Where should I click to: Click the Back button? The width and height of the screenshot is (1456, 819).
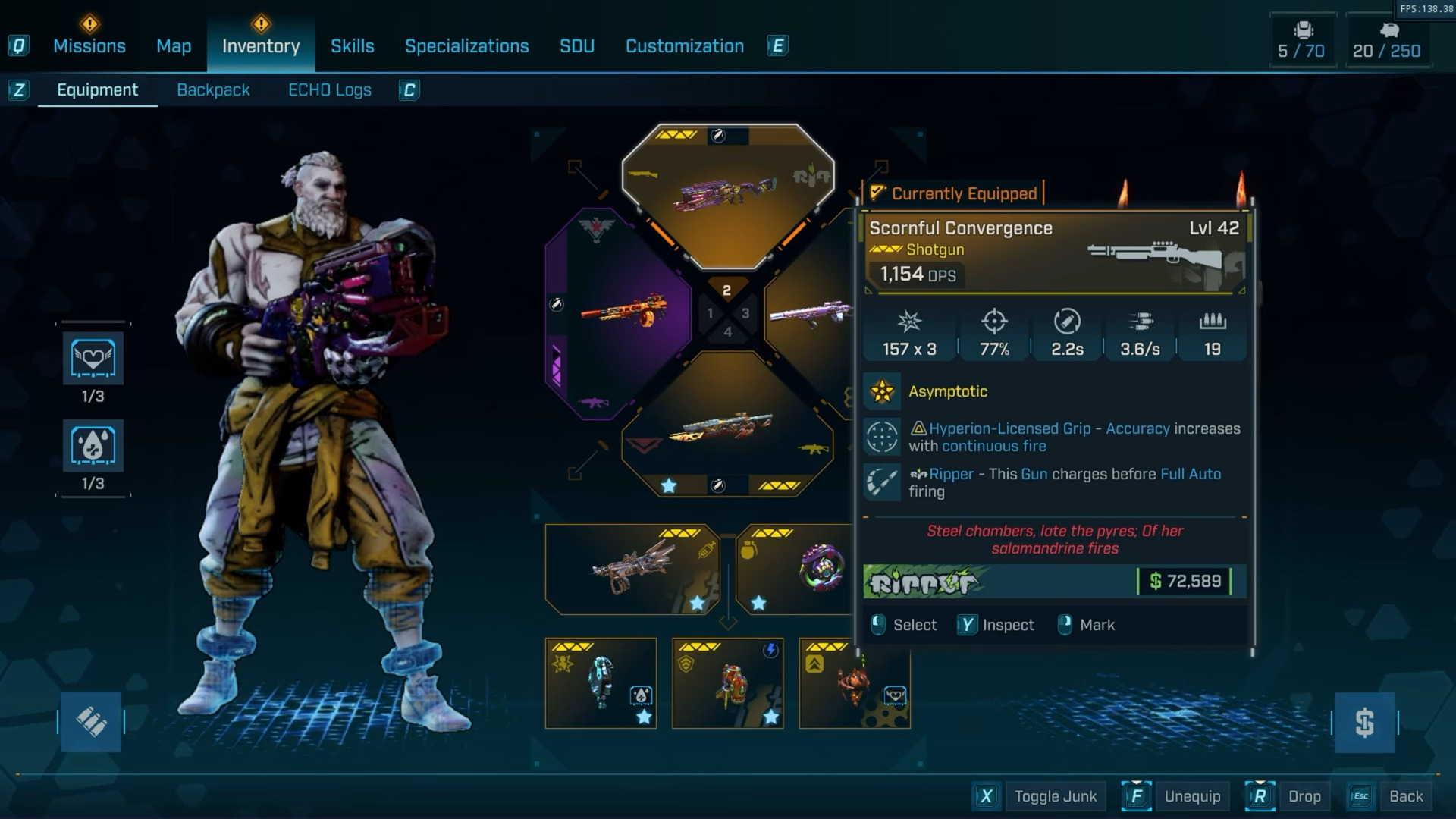coord(1405,796)
